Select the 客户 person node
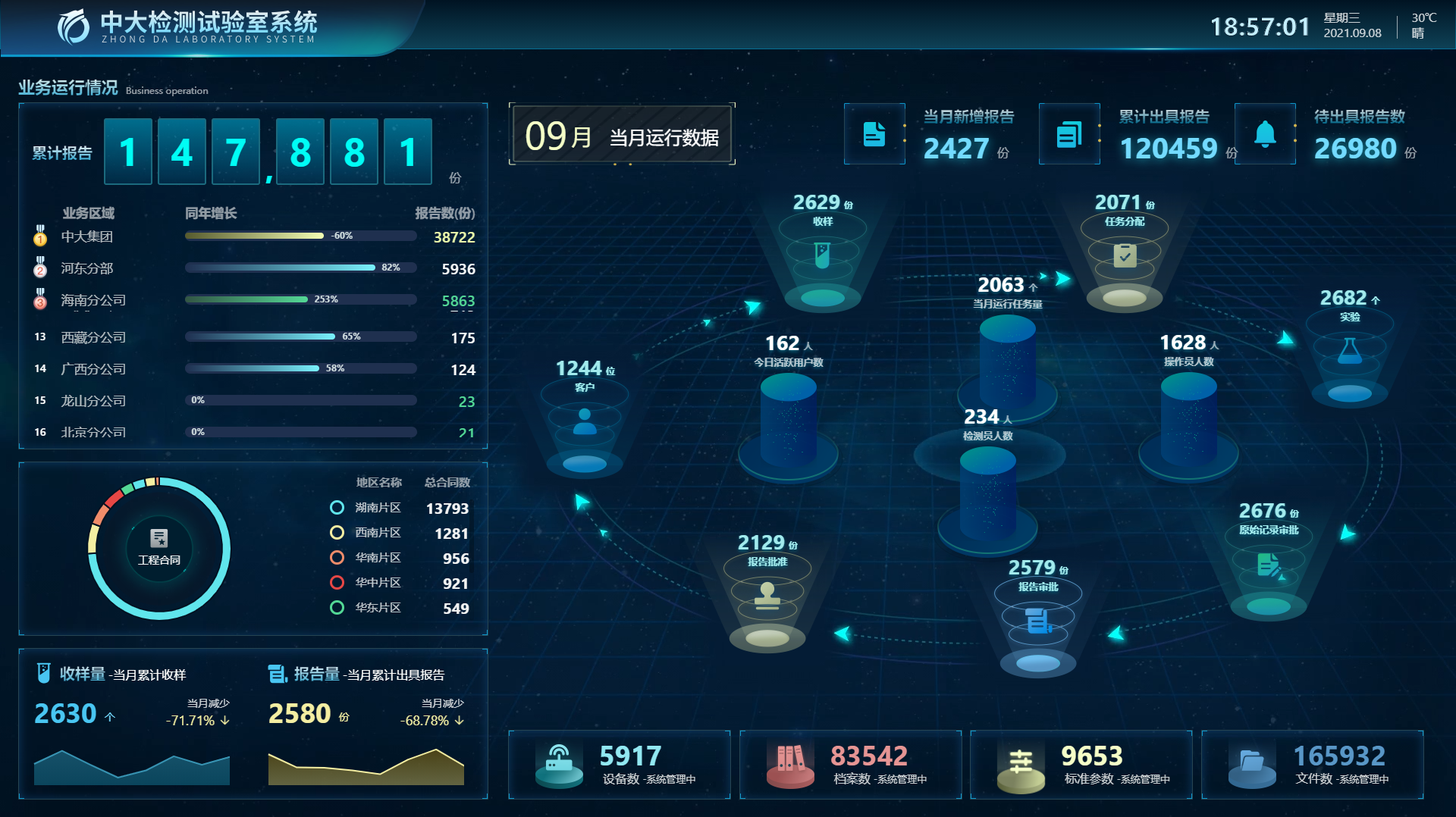 pyautogui.click(x=584, y=421)
